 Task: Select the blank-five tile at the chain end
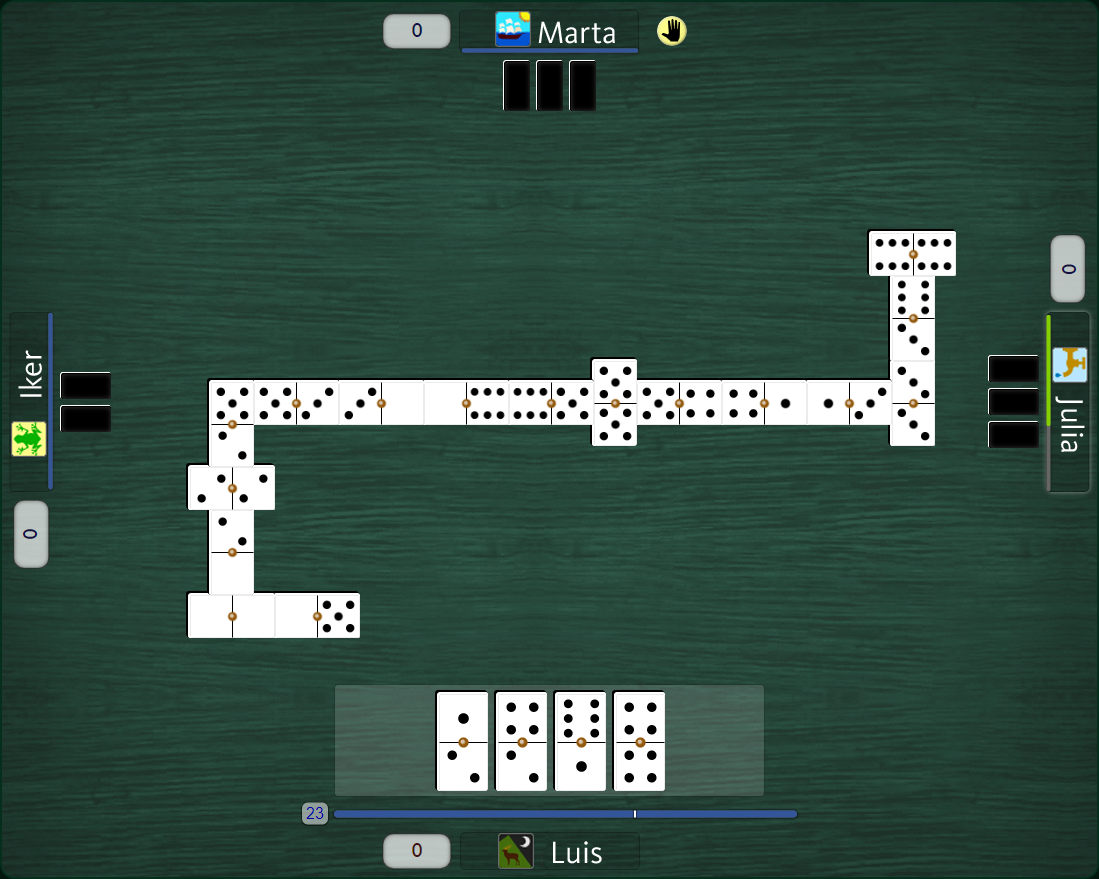click(x=317, y=615)
